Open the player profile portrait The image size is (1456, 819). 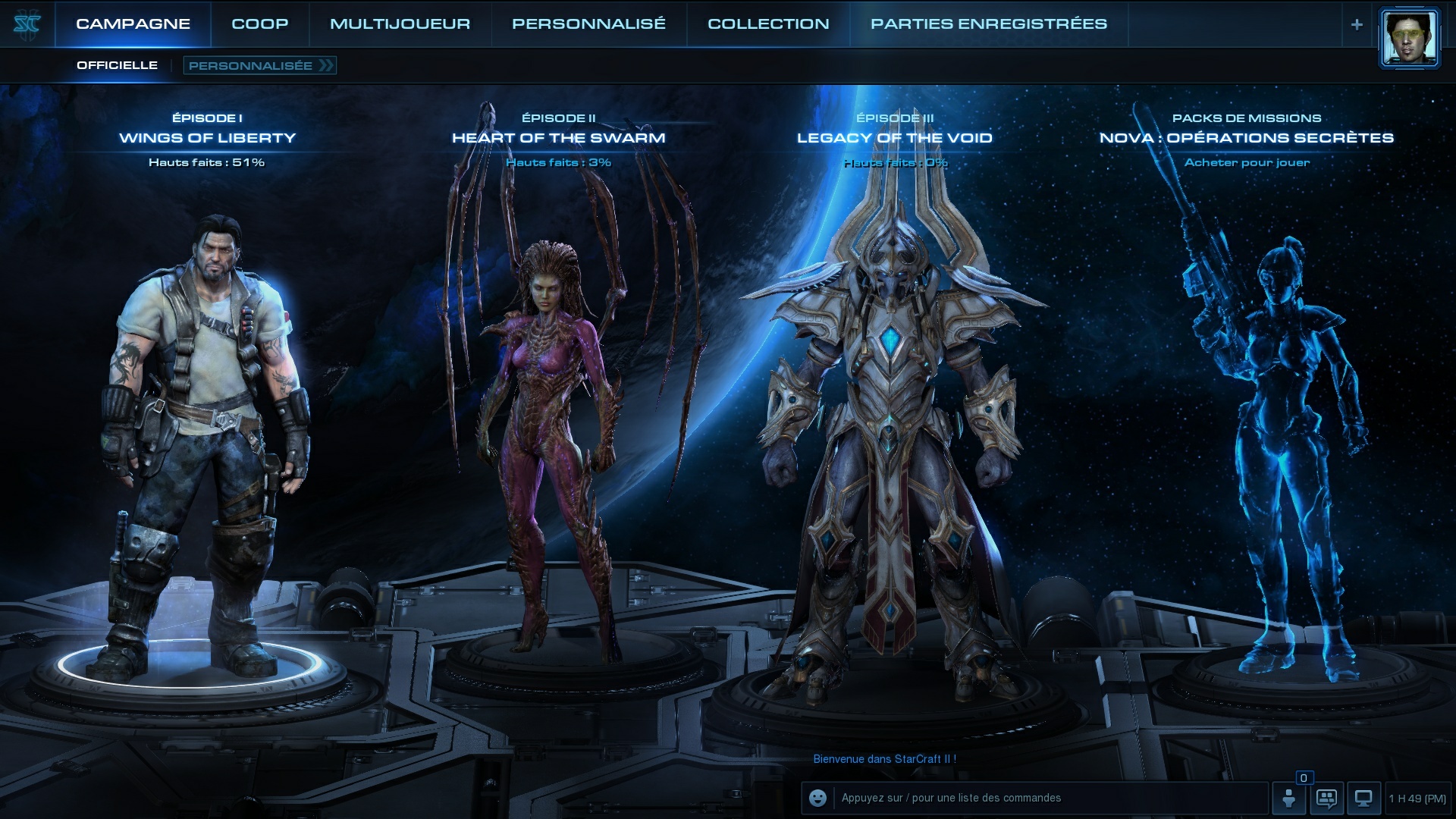coord(1409,38)
